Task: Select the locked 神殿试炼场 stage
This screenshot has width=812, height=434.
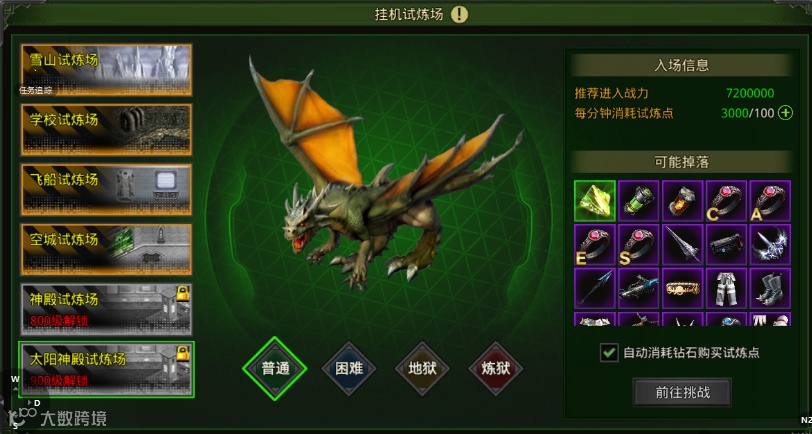Action: pos(105,309)
